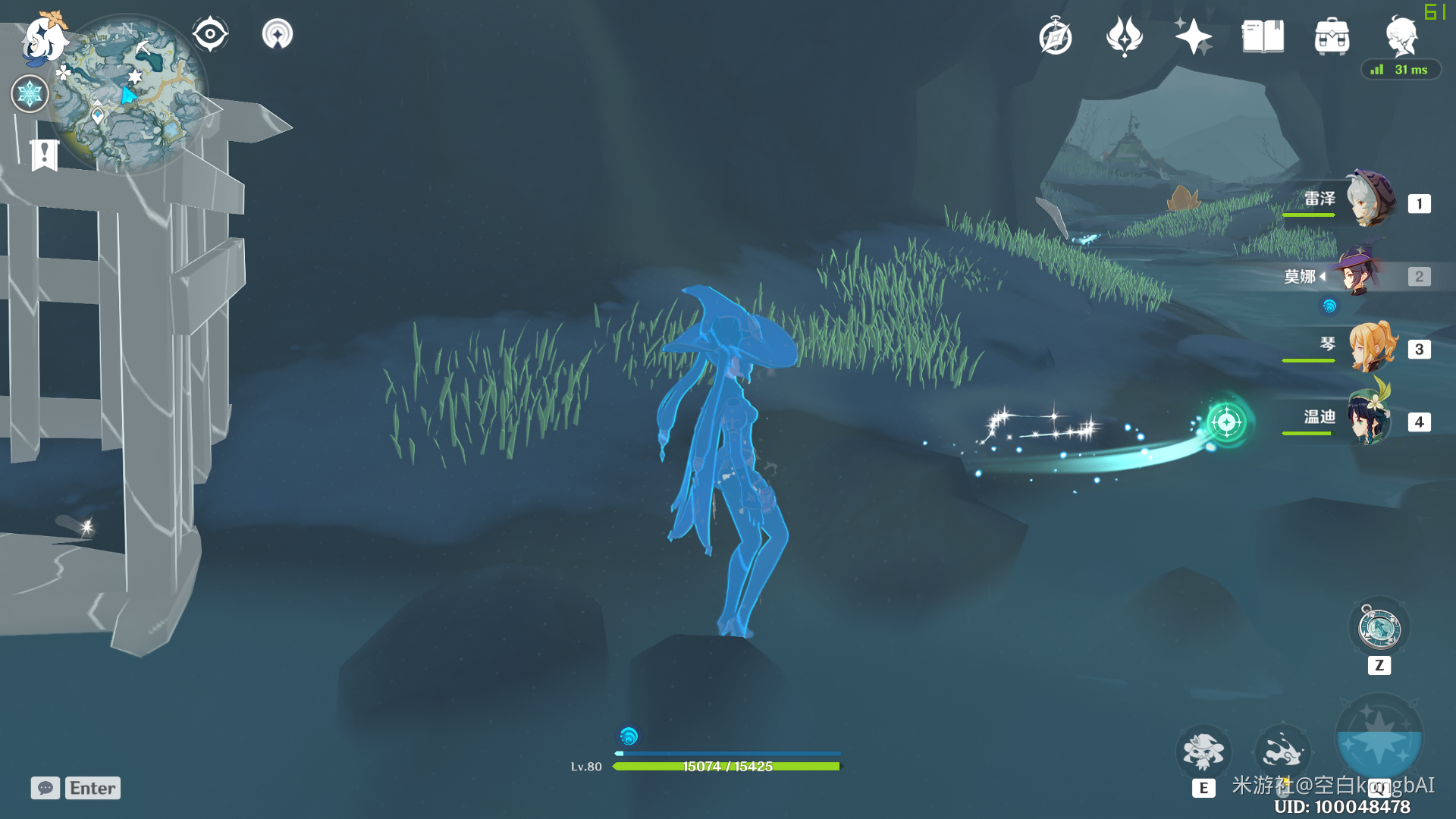
Task: Switch to party member 雷泽
Action: (x=1370, y=200)
